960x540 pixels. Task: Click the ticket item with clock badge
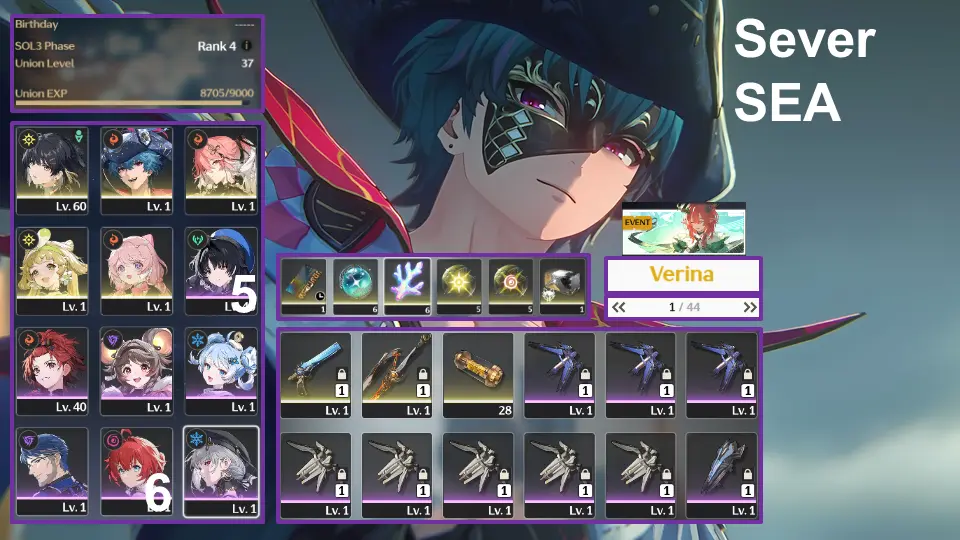coord(304,286)
